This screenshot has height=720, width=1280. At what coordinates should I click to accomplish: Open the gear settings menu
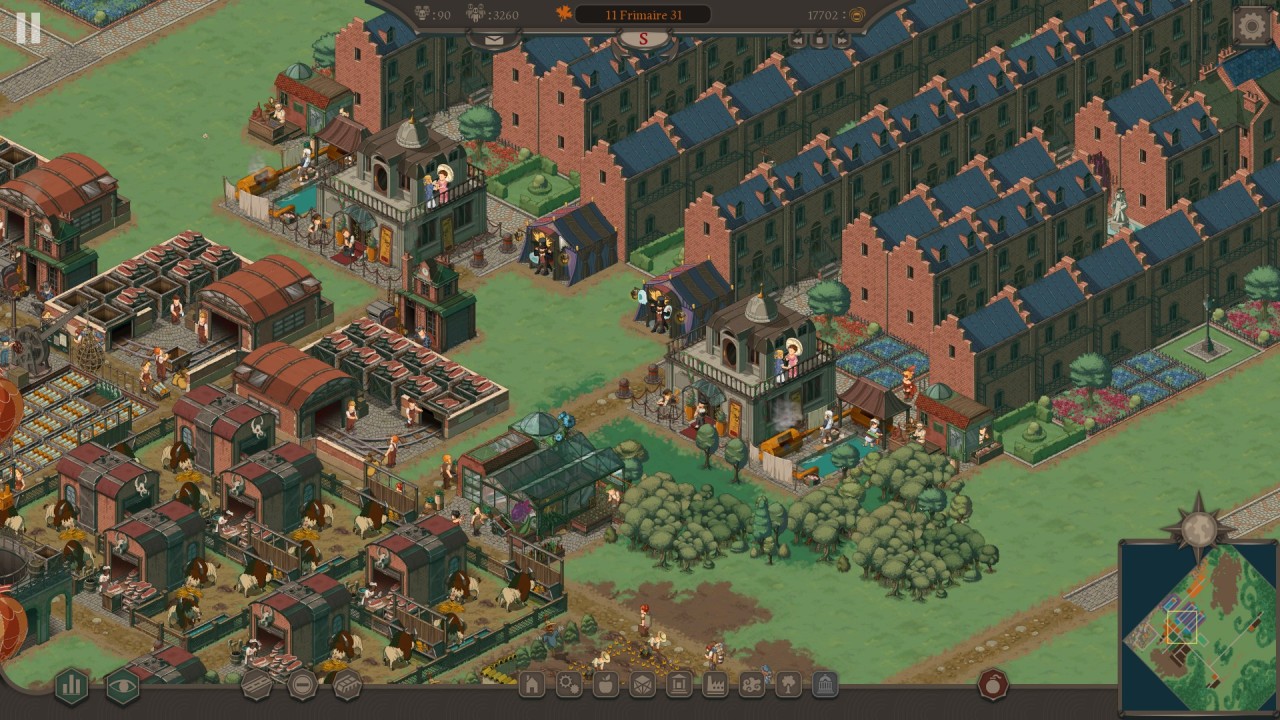[1251, 27]
